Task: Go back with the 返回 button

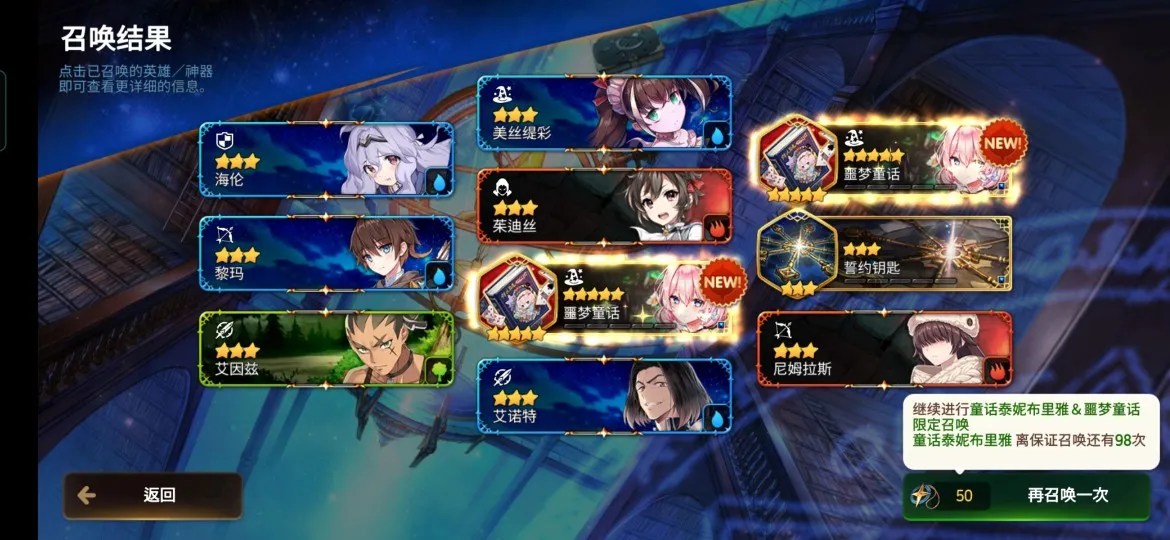Action: click(x=152, y=495)
